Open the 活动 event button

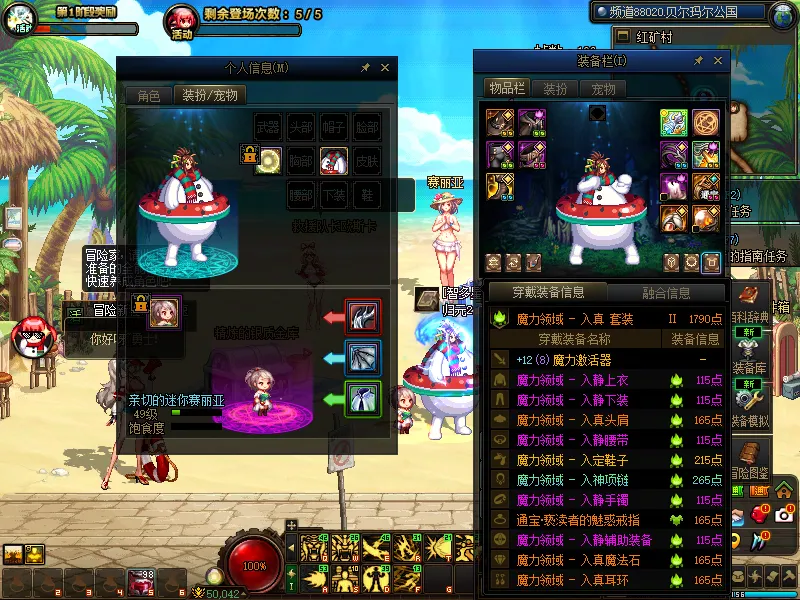point(182,22)
